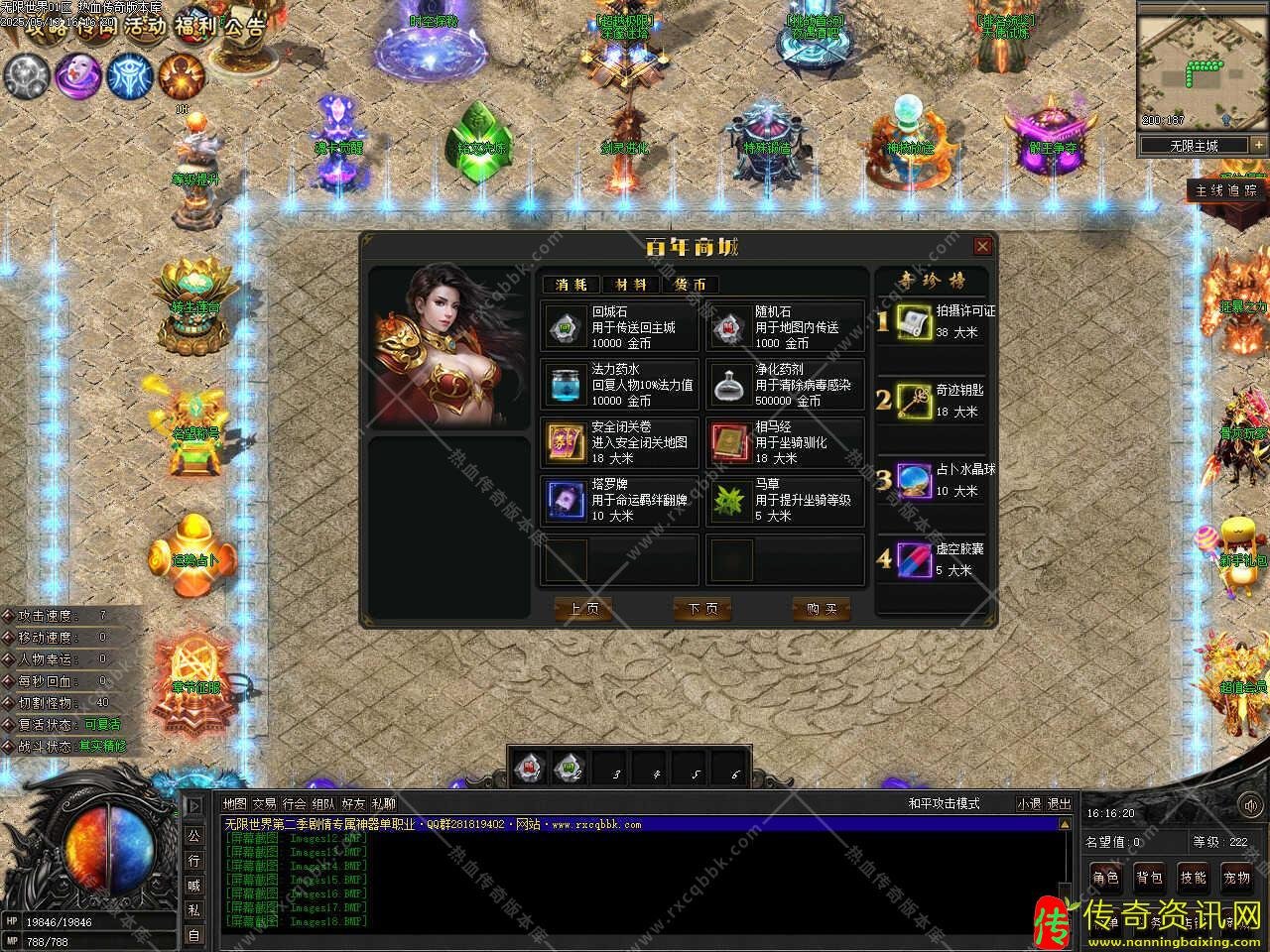The width and height of the screenshot is (1270, 952).
Task: Click the 购买 buy button
Action: point(822,609)
